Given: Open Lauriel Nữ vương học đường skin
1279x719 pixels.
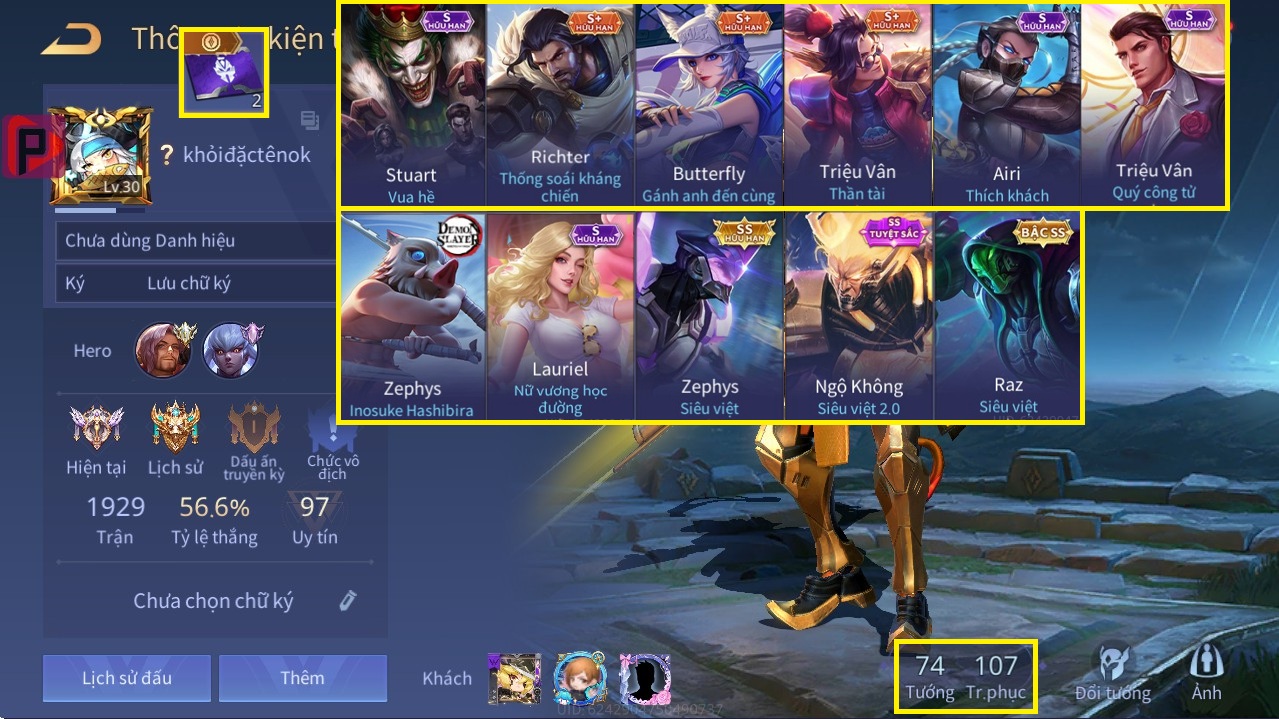Looking at the screenshot, I should click(560, 316).
